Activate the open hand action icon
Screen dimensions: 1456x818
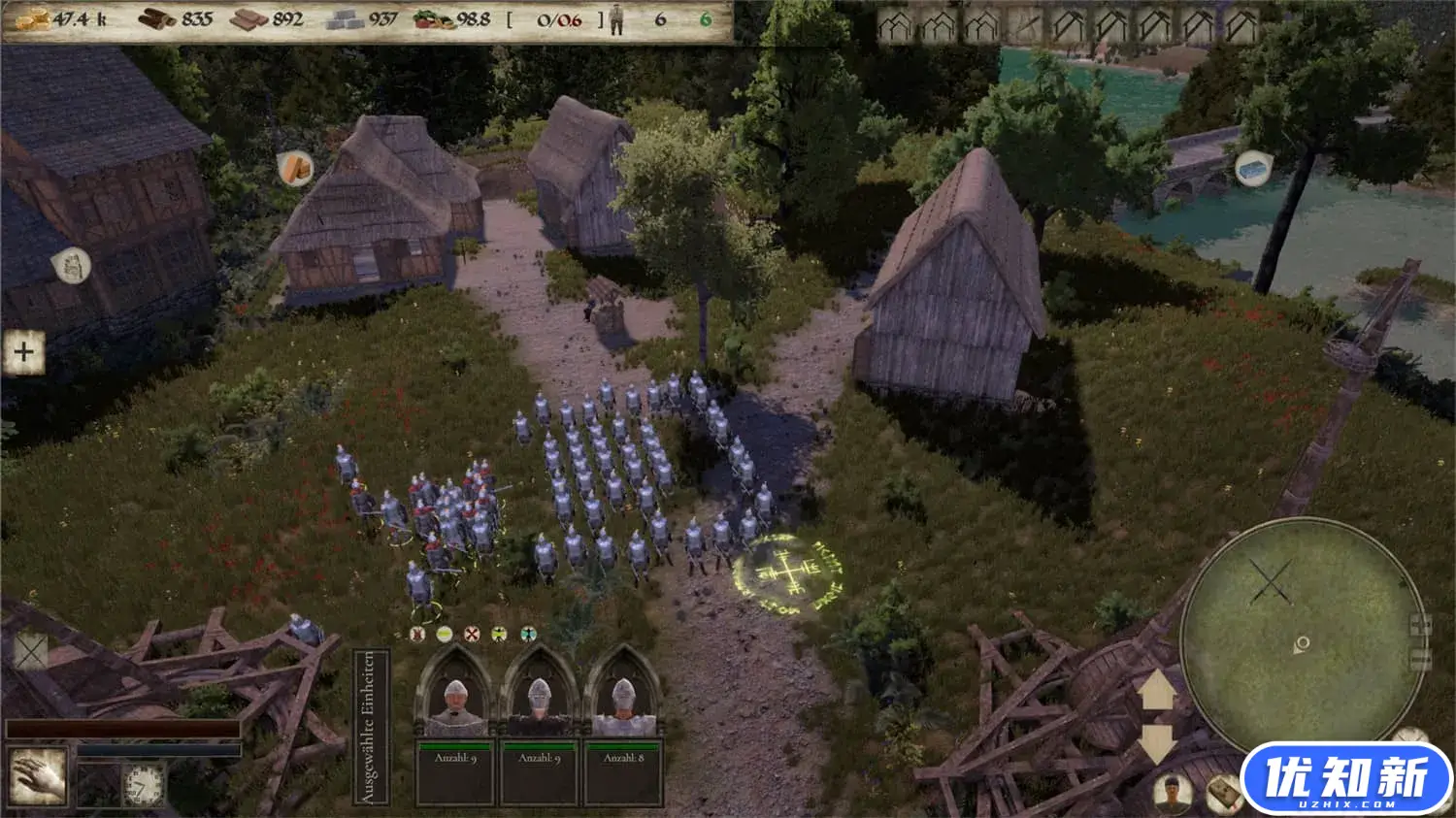[39, 776]
